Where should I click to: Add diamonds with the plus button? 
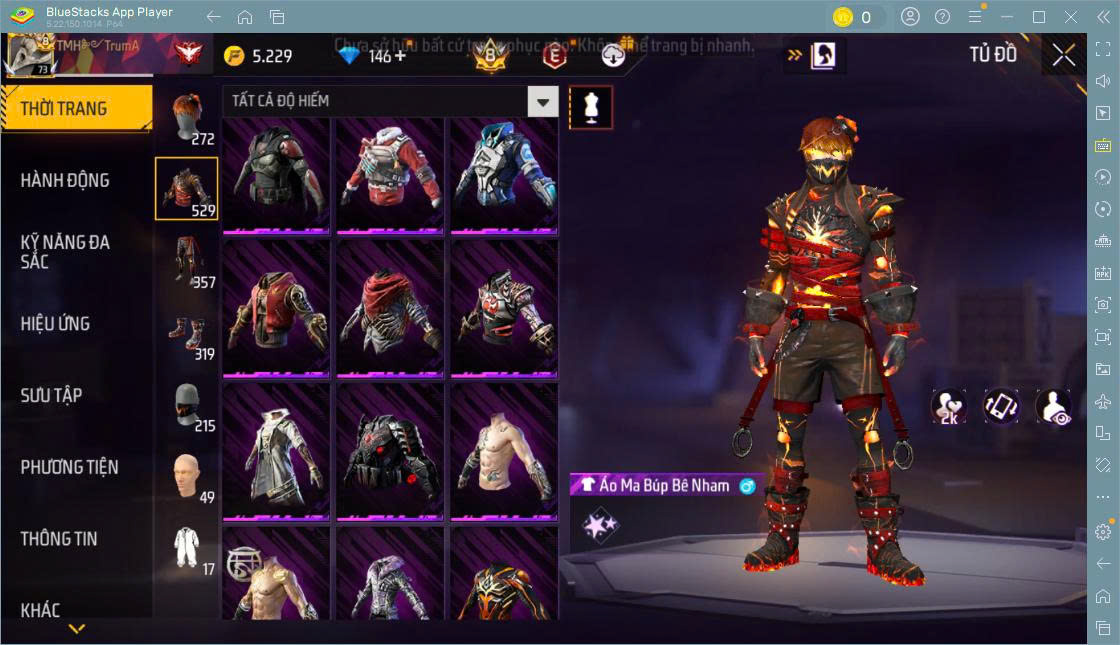pos(401,55)
